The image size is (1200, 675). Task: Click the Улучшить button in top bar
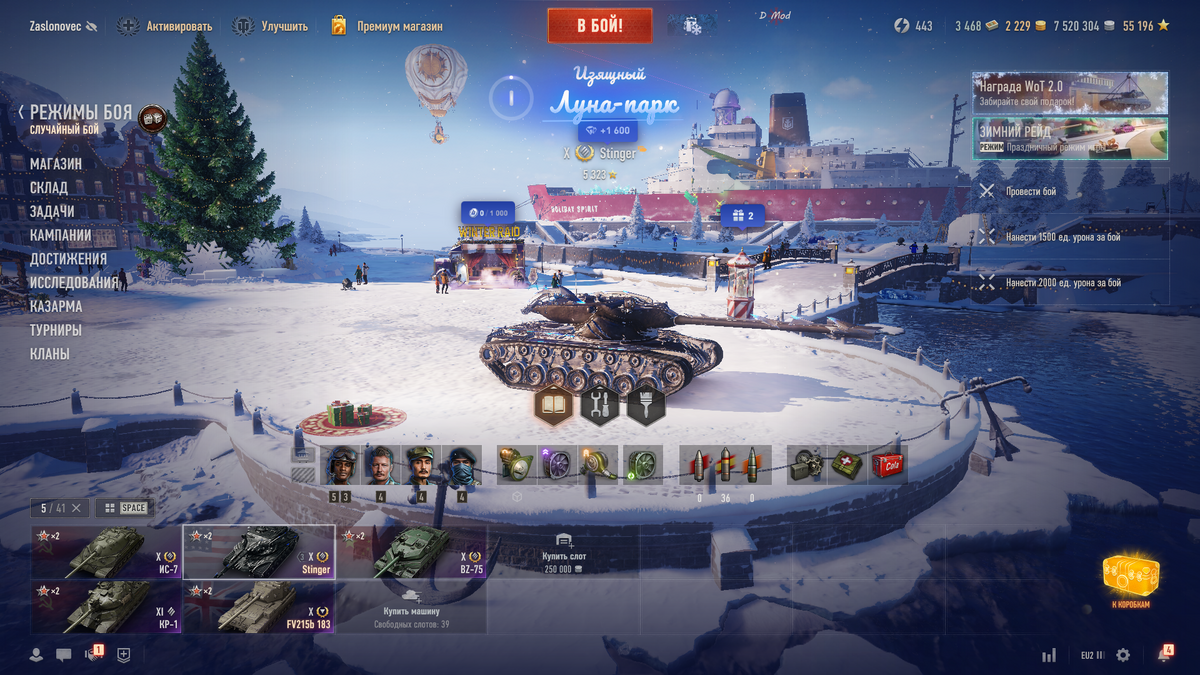coord(271,26)
